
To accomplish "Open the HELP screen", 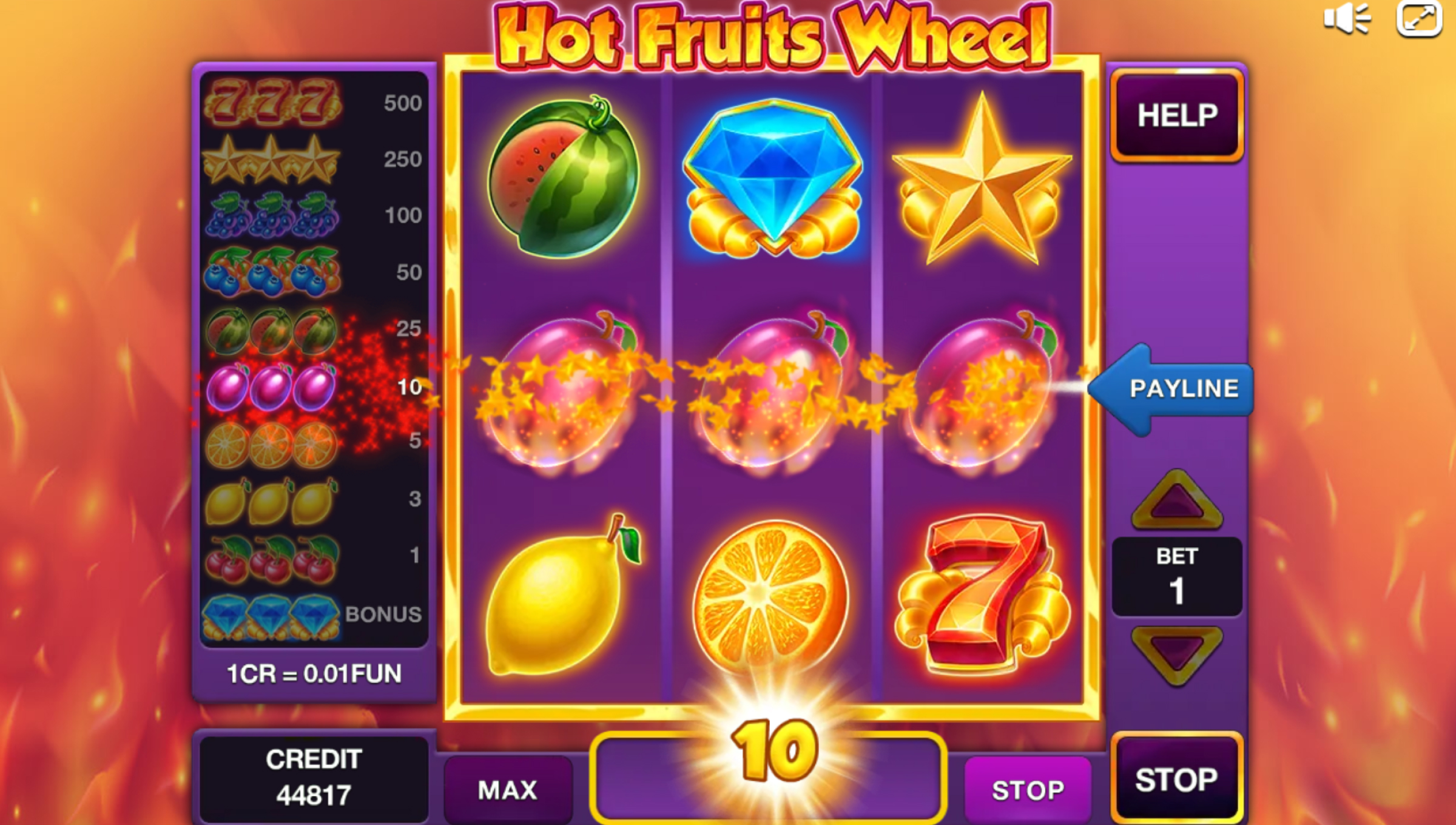I will click(x=1177, y=115).
